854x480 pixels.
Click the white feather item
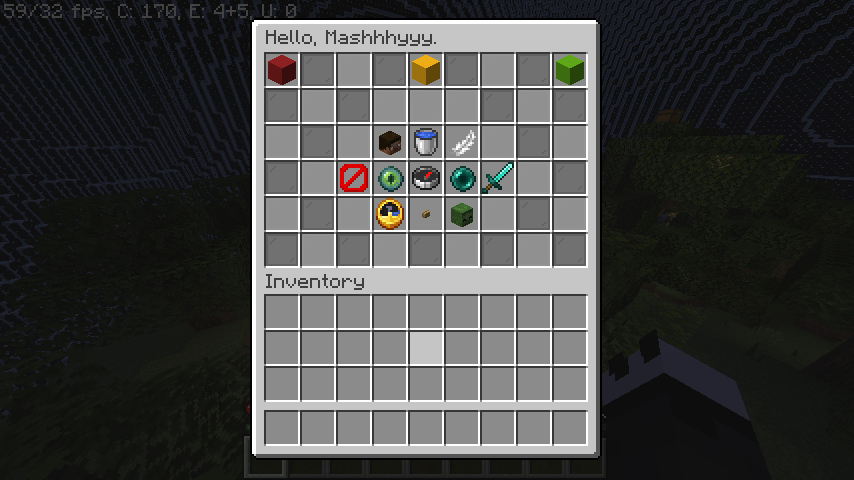pos(462,142)
